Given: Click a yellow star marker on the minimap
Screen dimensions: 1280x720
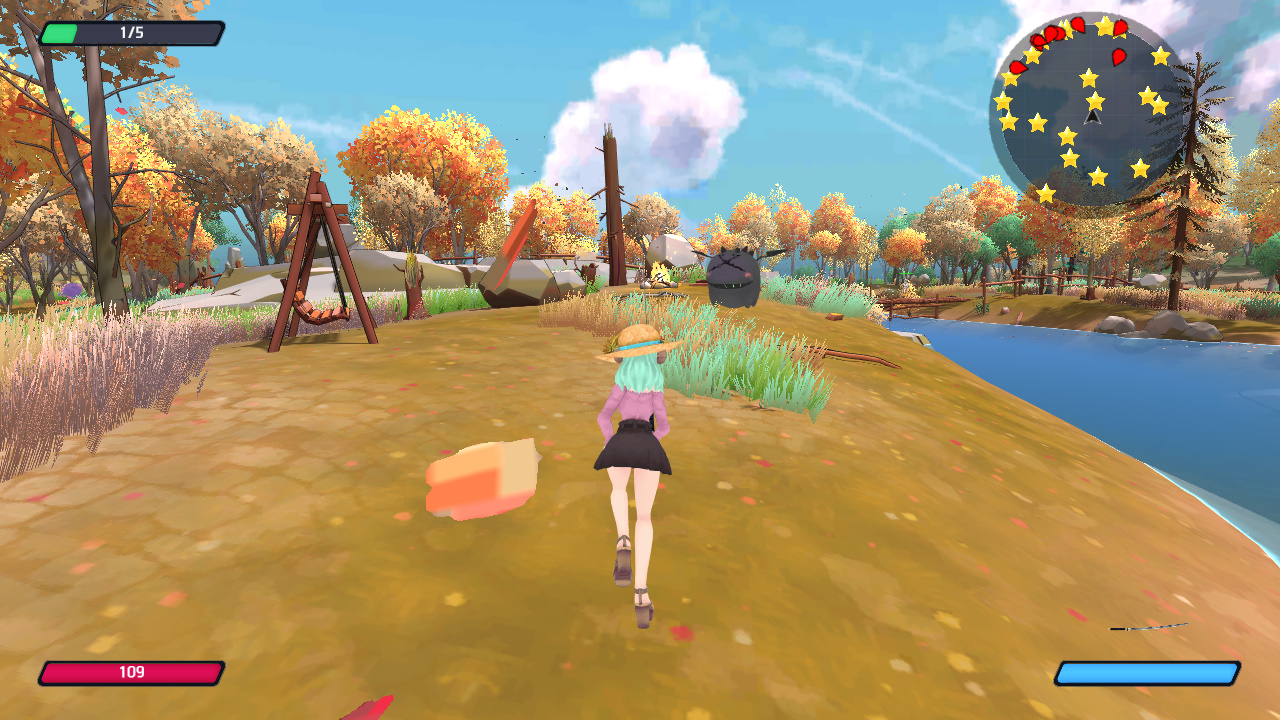Looking at the screenshot, I should [x=1095, y=101].
